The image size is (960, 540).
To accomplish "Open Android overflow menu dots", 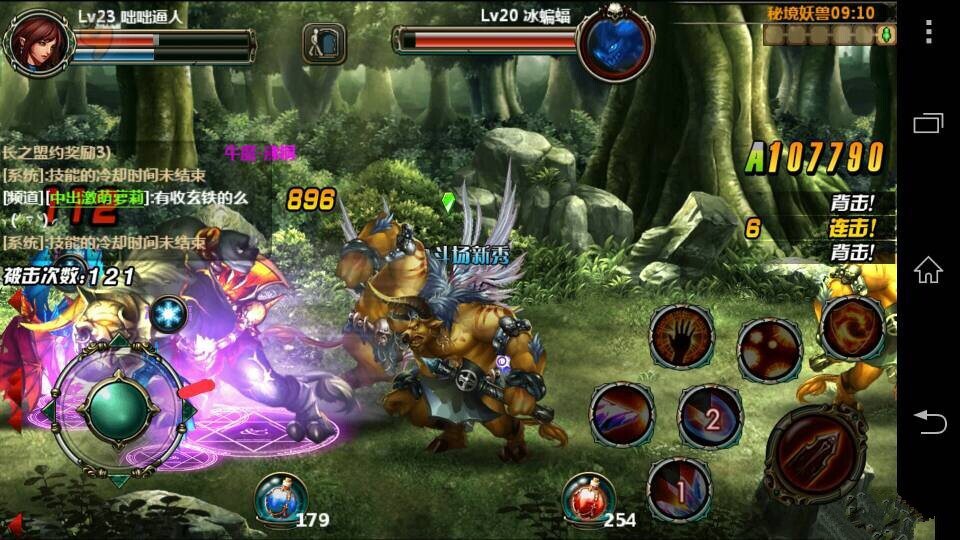I will coord(928,32).
